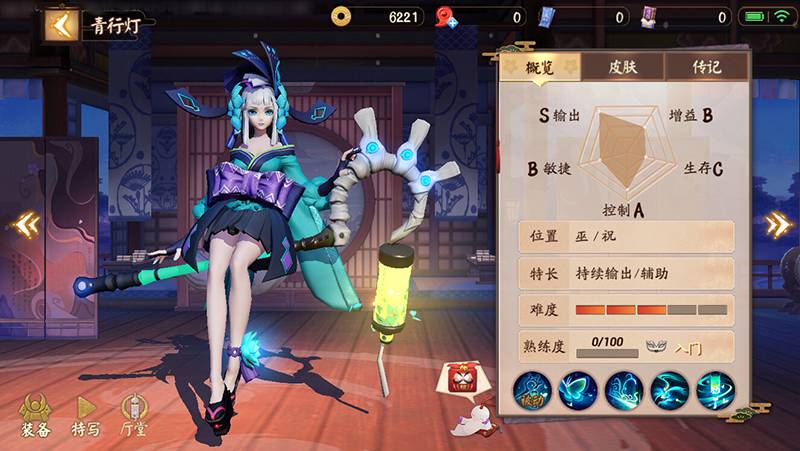View the green lantern ultimate skill icon
Image resolution: width=800 pixels, height=451 pixels.
pos(714,390)
